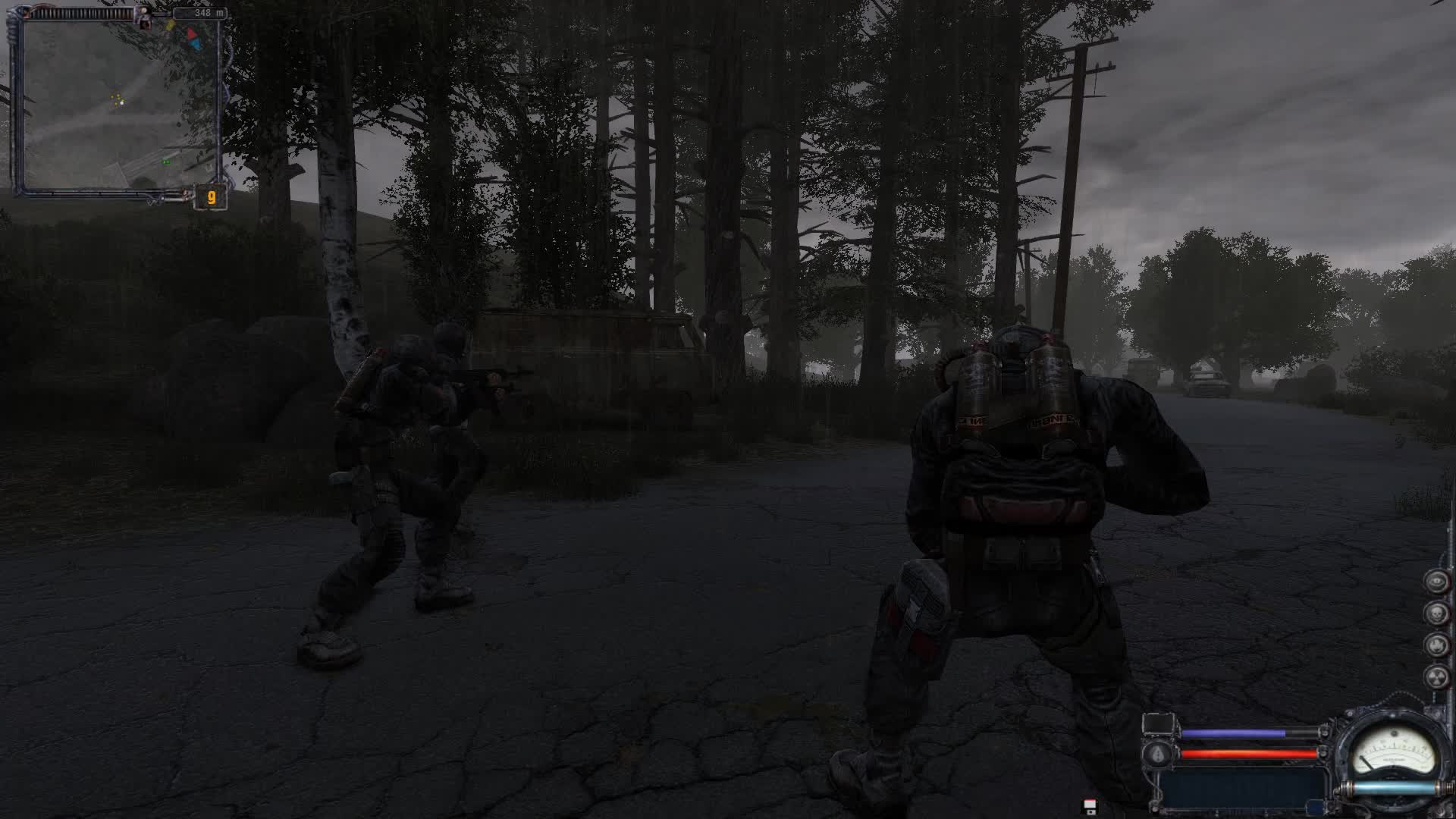
Task: Select the burning hand anomaly icon
Action: click(x=1436, y=645)
